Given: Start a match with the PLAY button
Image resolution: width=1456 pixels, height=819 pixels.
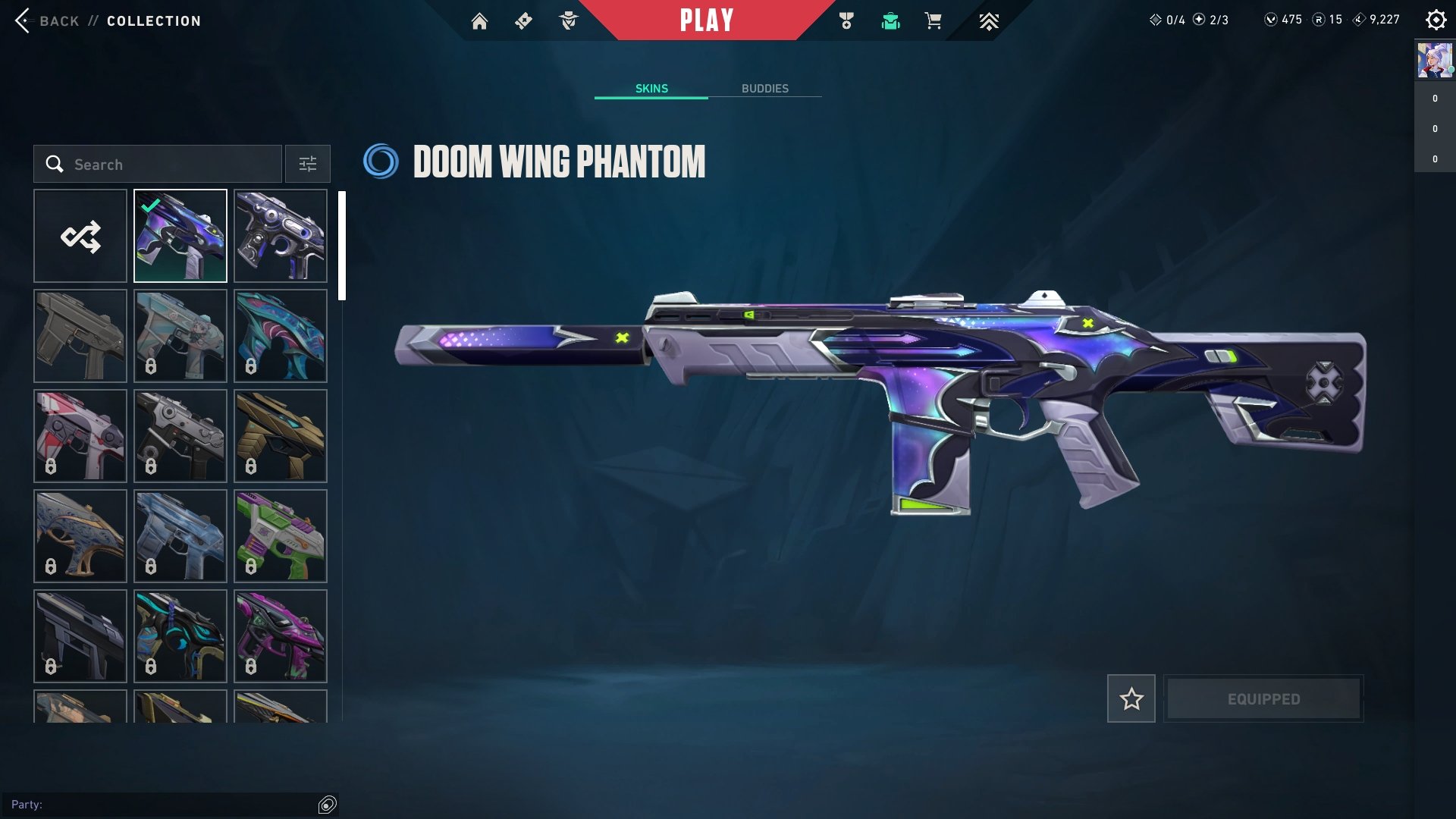Looking at the screenshot, I should point(706,20).
